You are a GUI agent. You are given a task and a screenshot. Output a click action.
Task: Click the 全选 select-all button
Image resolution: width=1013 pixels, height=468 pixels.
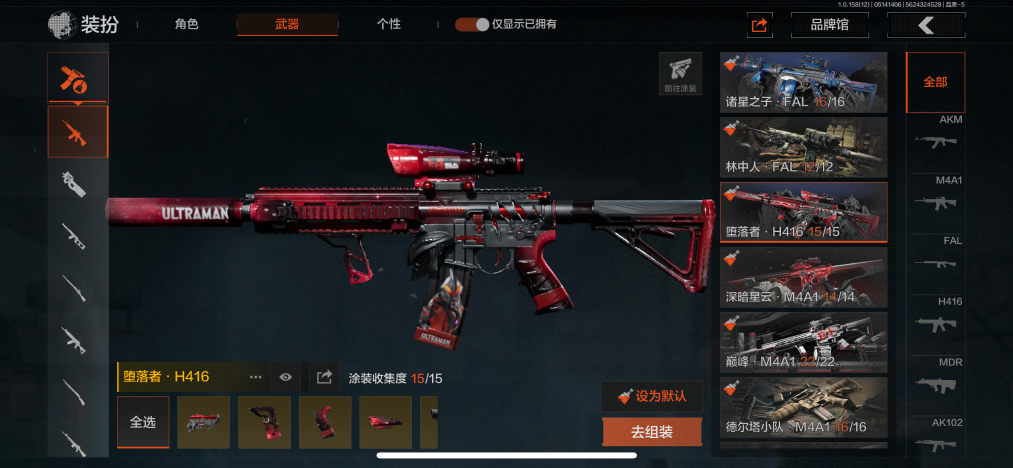[x=143, y=422]
